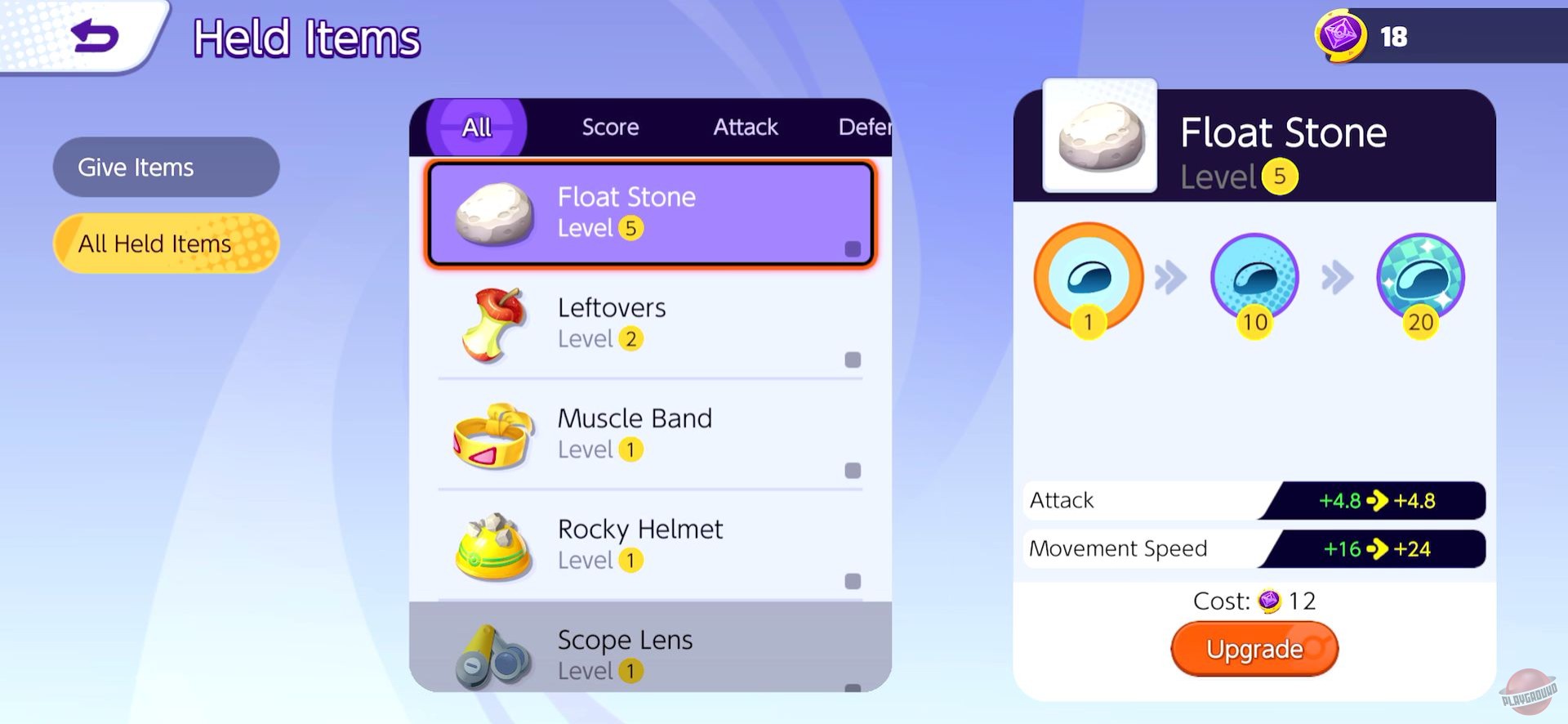Image resolution: width=1568 pixels, height=724 pixels.
Task: Open the Attack tab
Action: [744, 127]
